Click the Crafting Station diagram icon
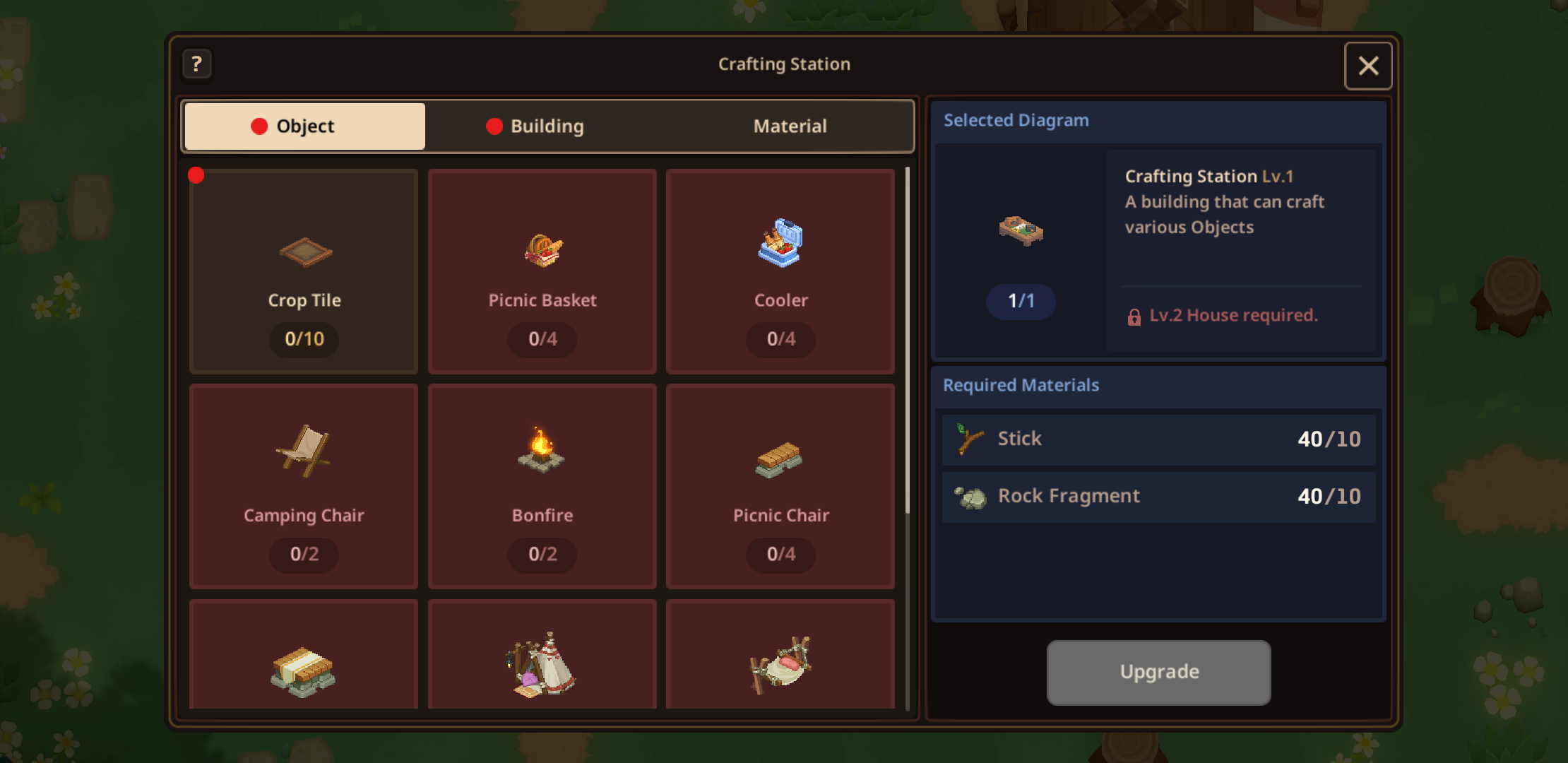 click(1021, 230)
